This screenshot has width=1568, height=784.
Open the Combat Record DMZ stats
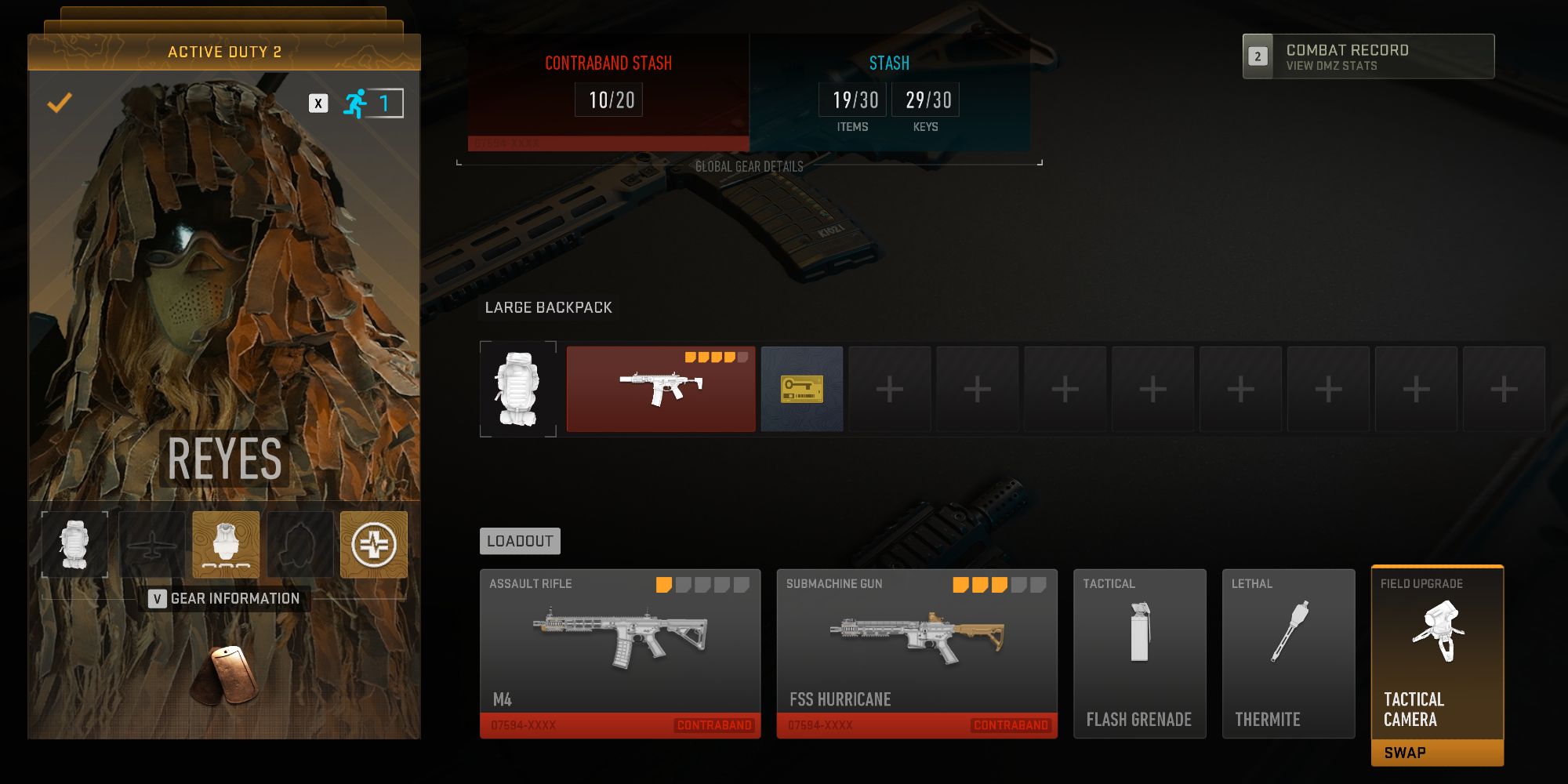(x=1368, y=56)
